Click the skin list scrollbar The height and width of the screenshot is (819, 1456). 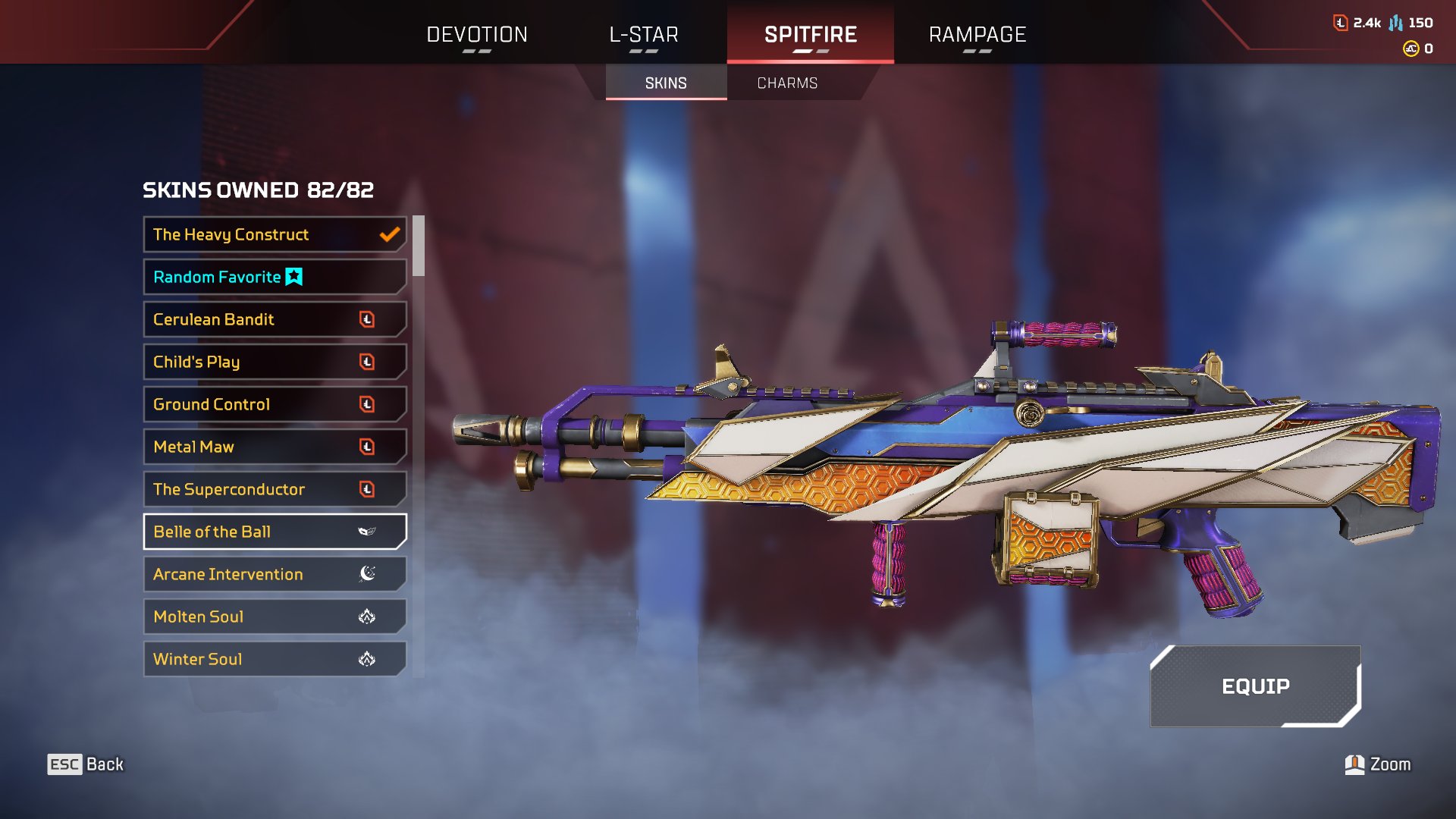[x=419, y=246]
